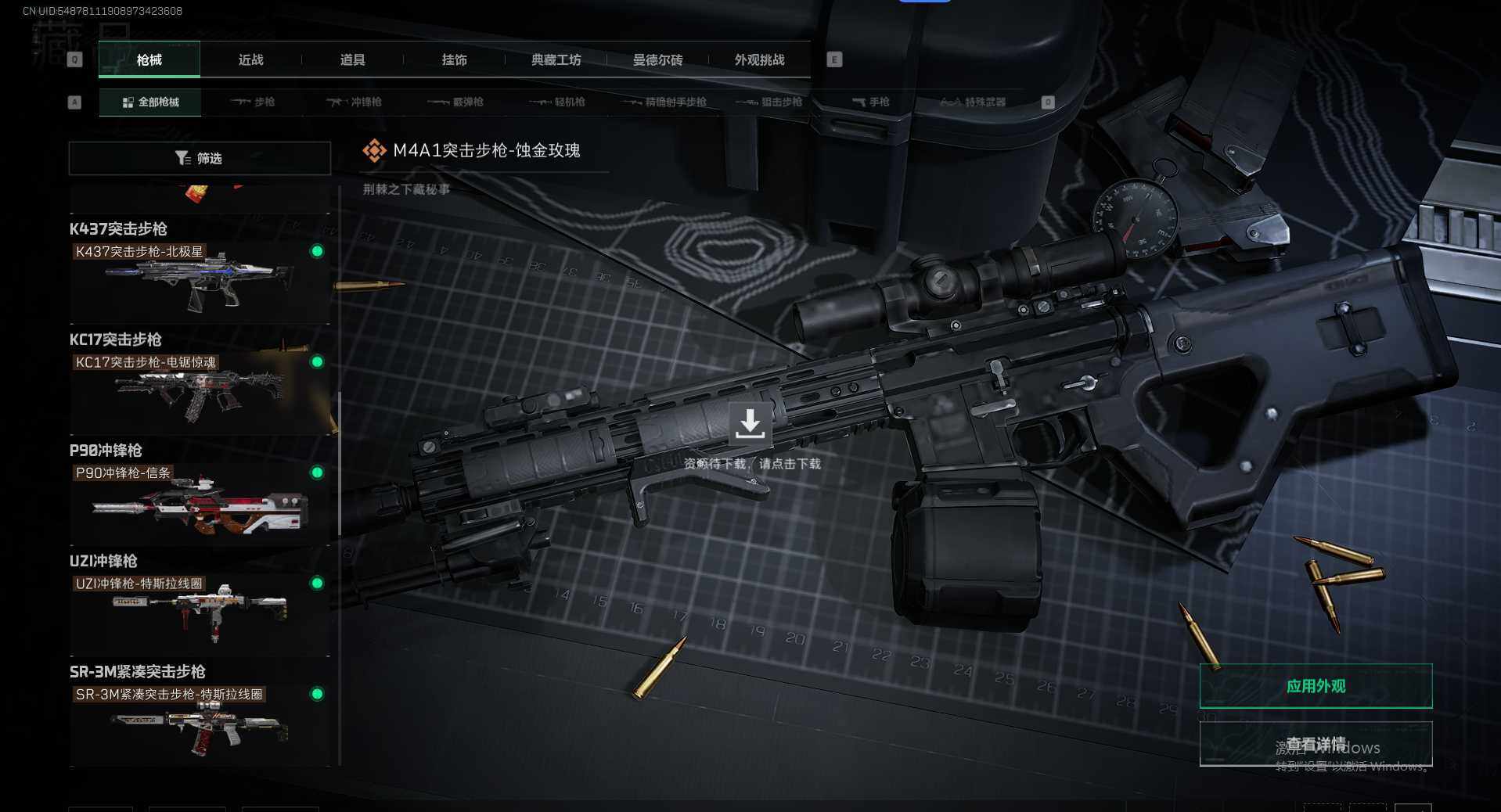Image resolution: width=1501 pixels, height=812 pixels.
Task: Filter list by 步枪 rifles
Action: click(253, 102)
